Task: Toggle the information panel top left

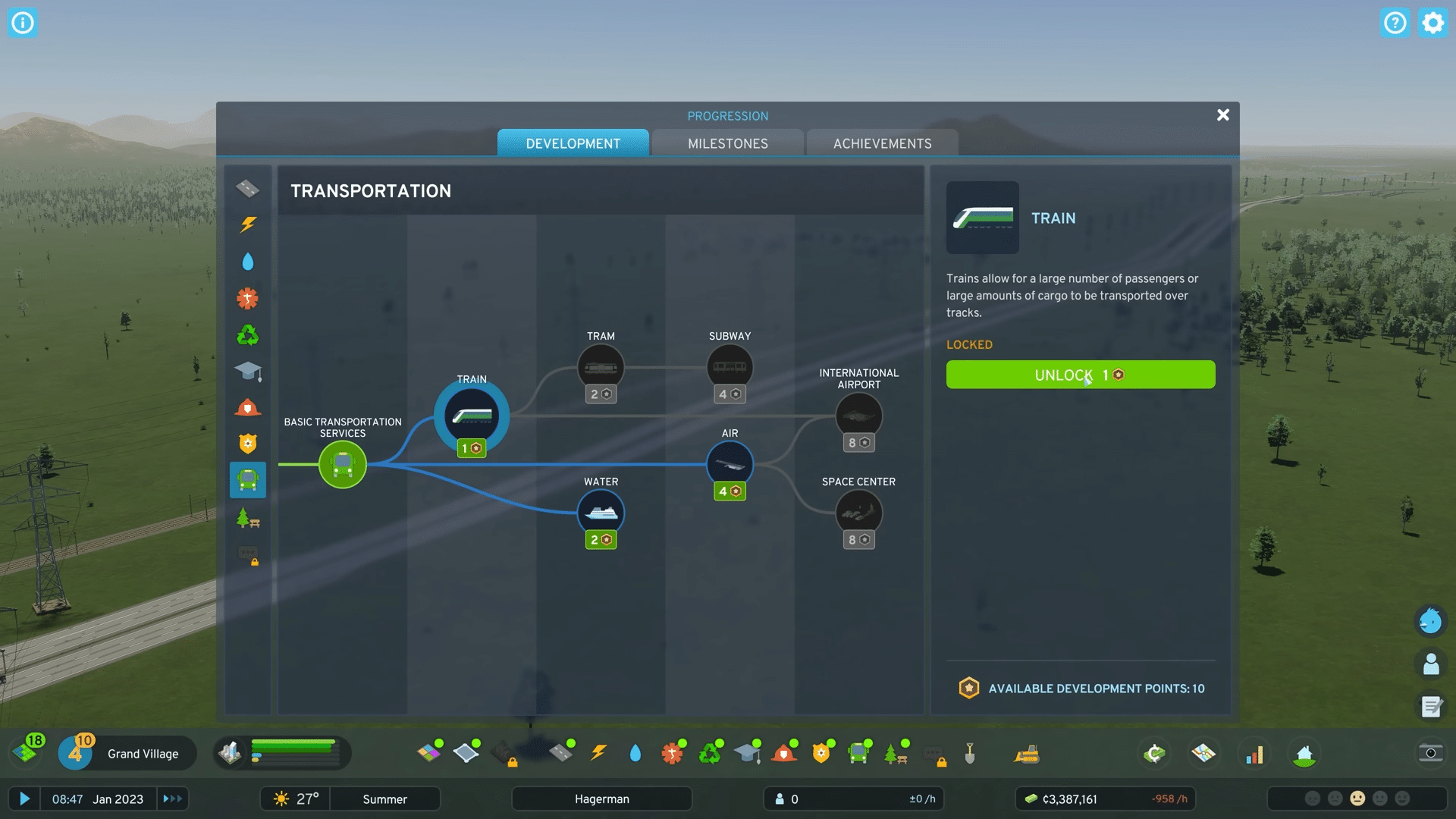Action: pyautogui.click(x=23, y=23)
